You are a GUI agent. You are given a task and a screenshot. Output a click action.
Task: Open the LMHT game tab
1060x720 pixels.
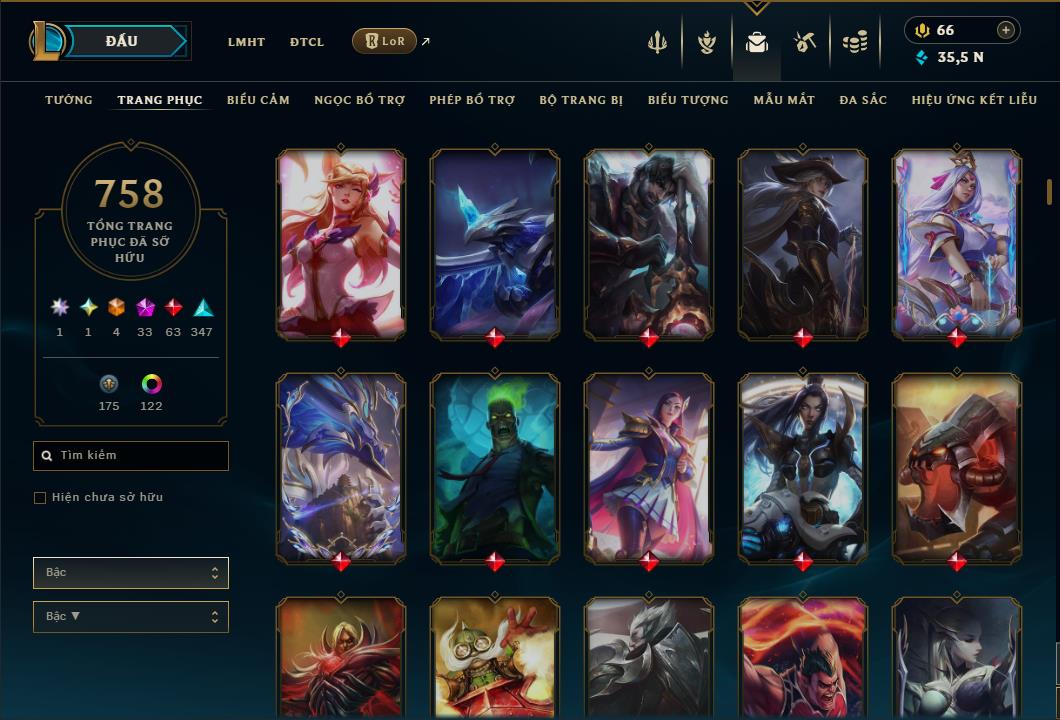pos(246,42)
